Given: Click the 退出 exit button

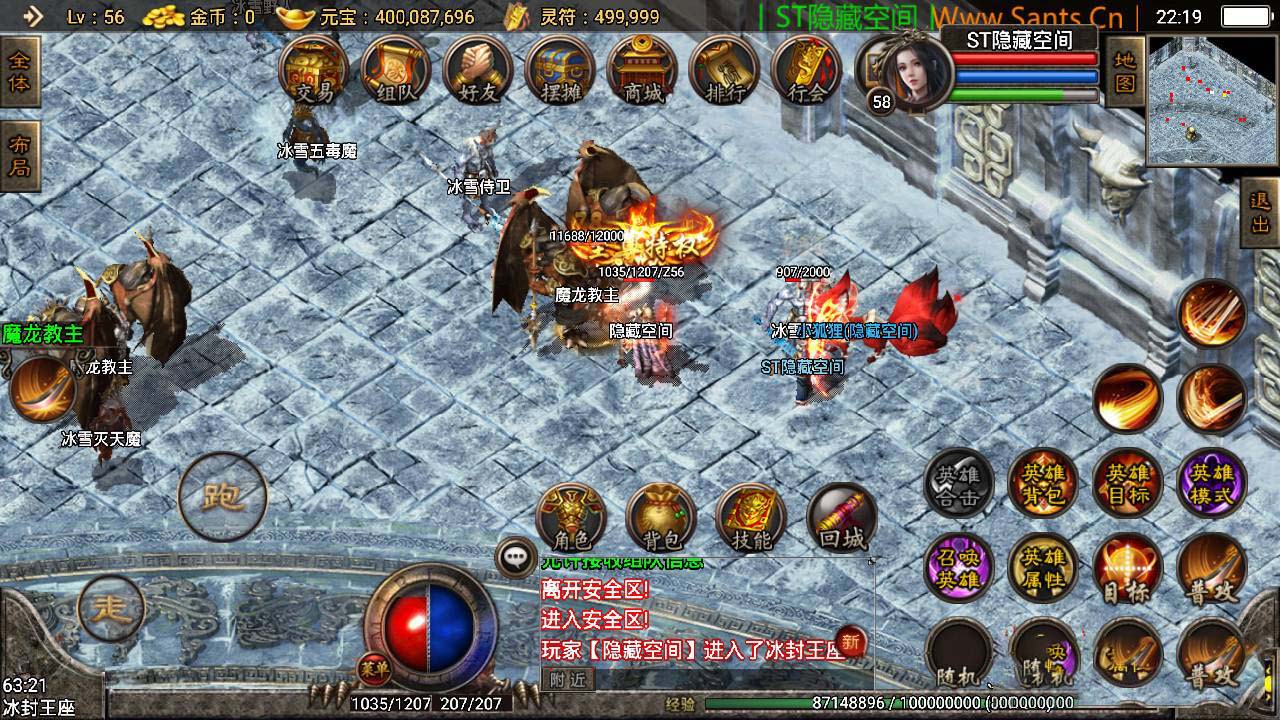Looking at the screenshot, I should [1260, 212].
